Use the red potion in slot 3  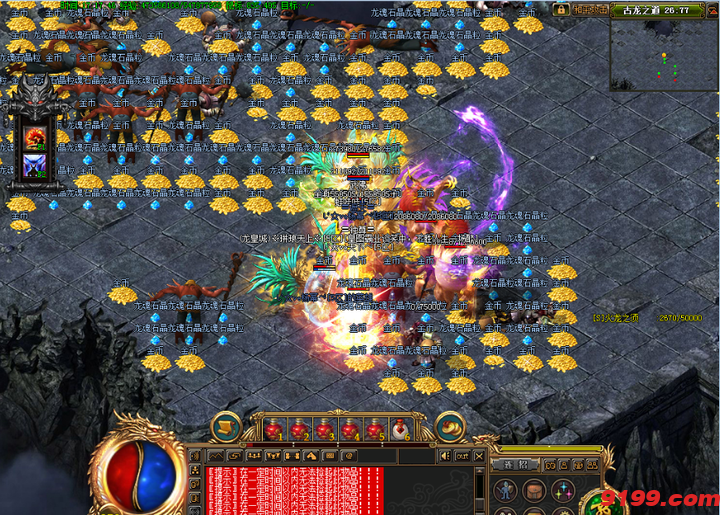tap(323, 430)
